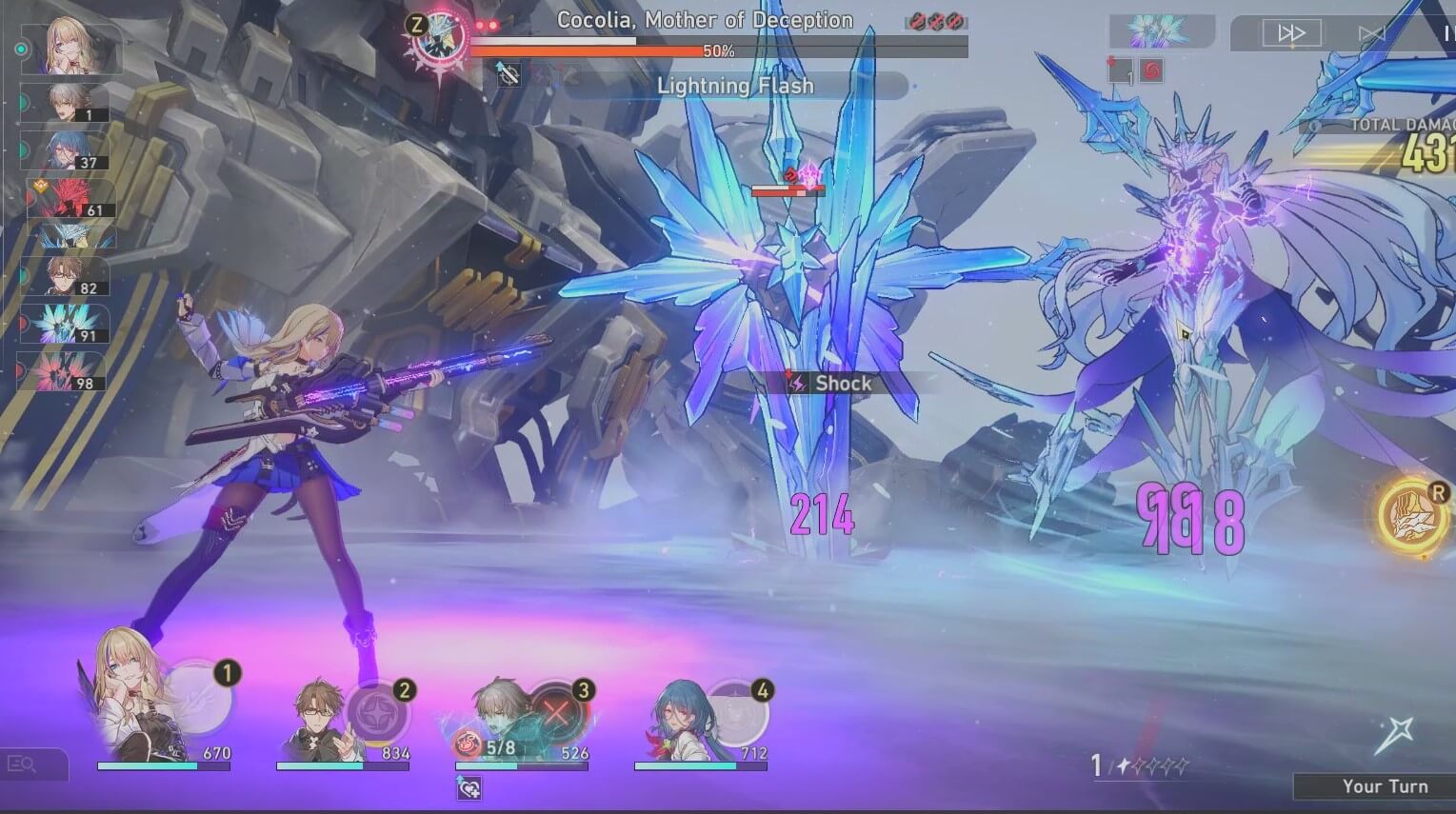Enable 2x battle speed
The image size is (1456, 814).
click(x=1292, y=31)
